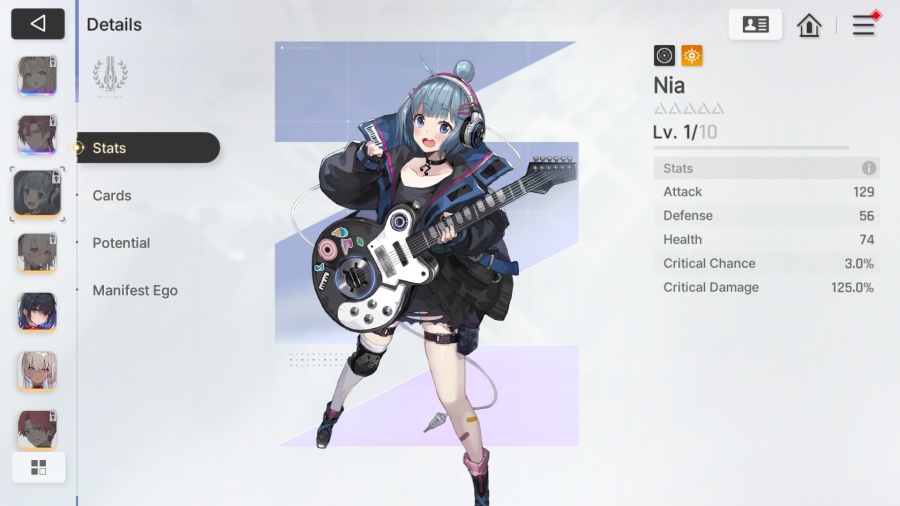The image size is (900, 506).
Task: Show the Potential tab
Action: 121,243
